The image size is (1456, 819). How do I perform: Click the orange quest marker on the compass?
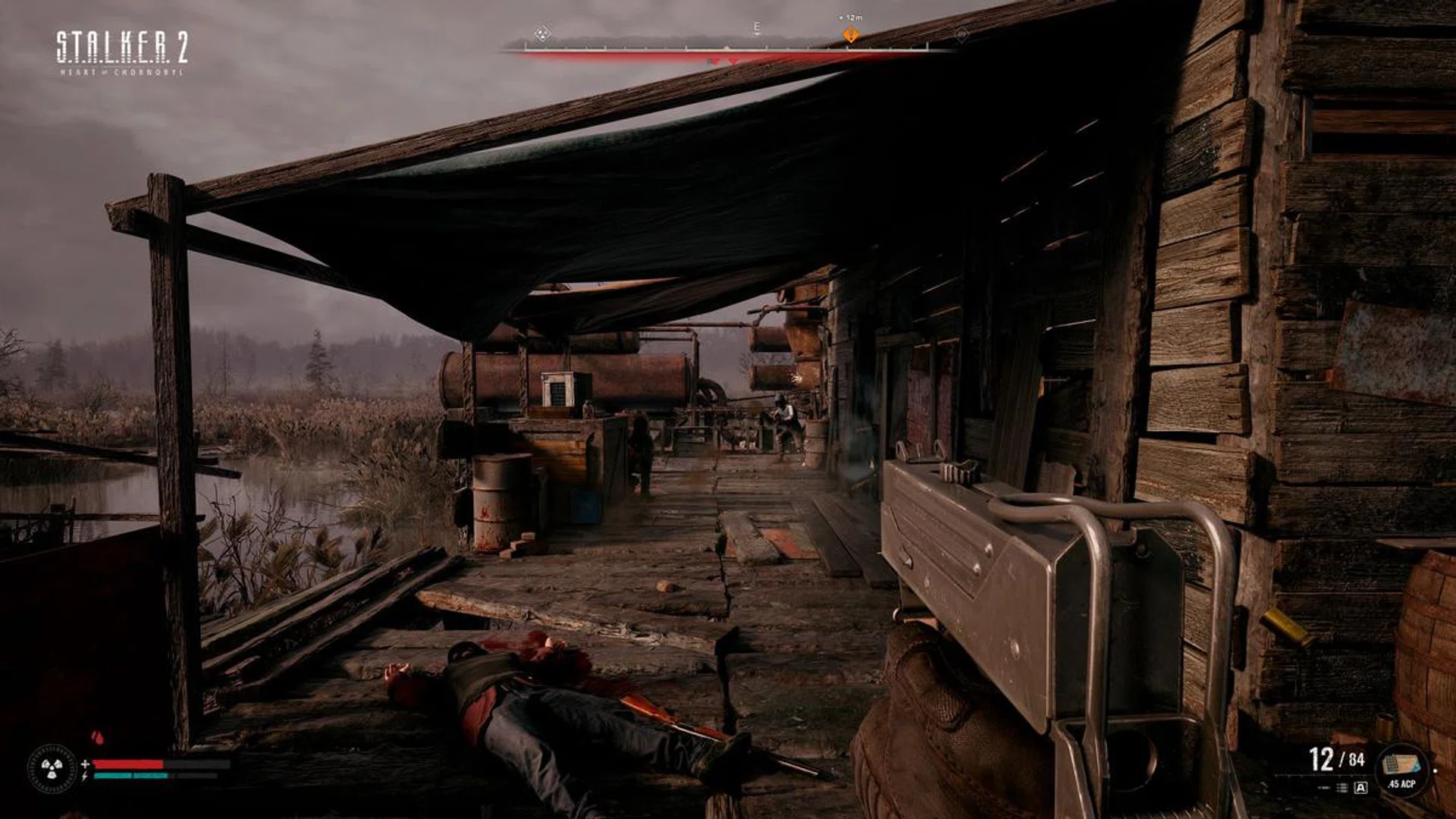pyautogui.click(x=851, y=35)
